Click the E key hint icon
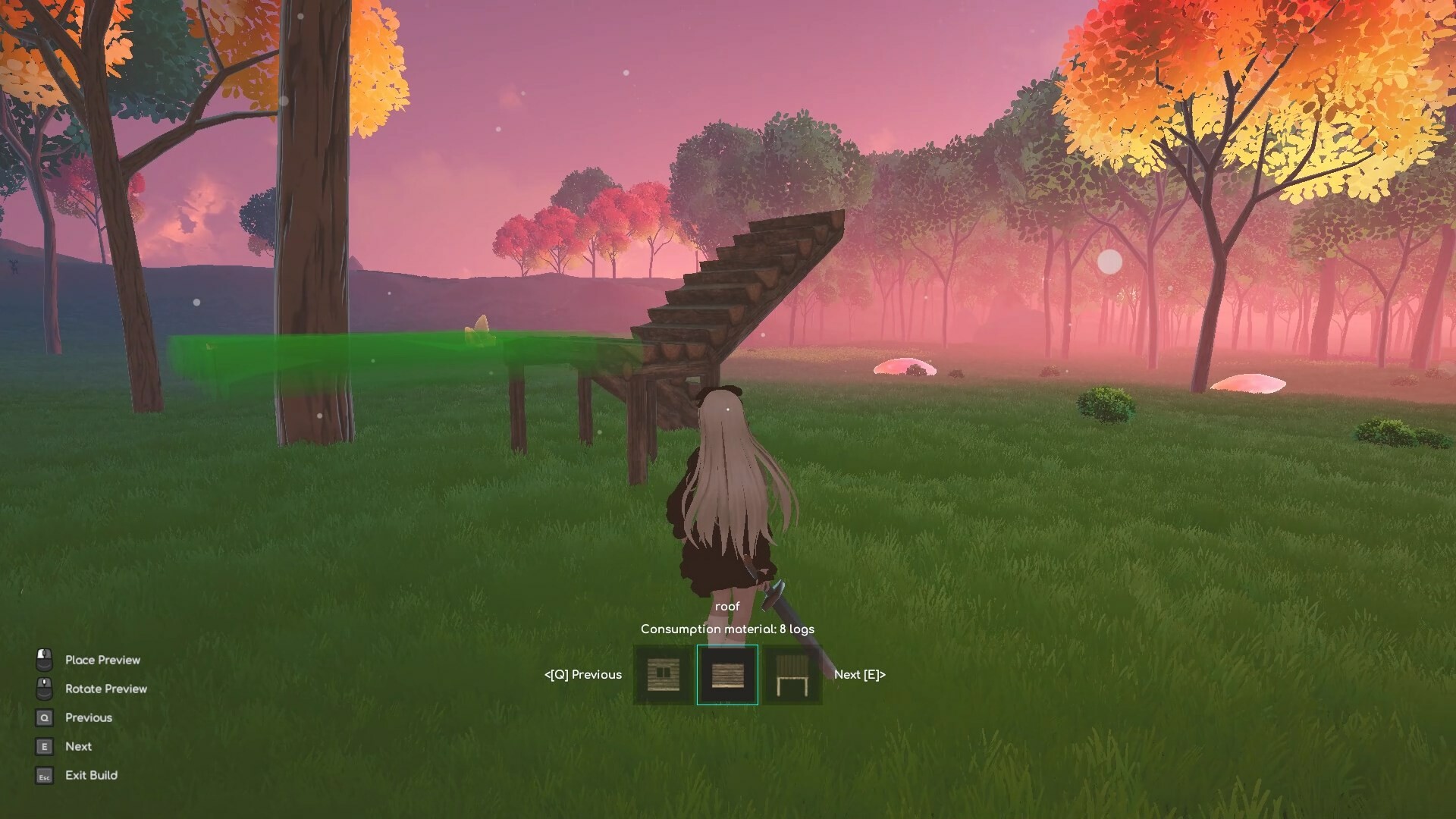1456x819 pixels. pos(43,745)
